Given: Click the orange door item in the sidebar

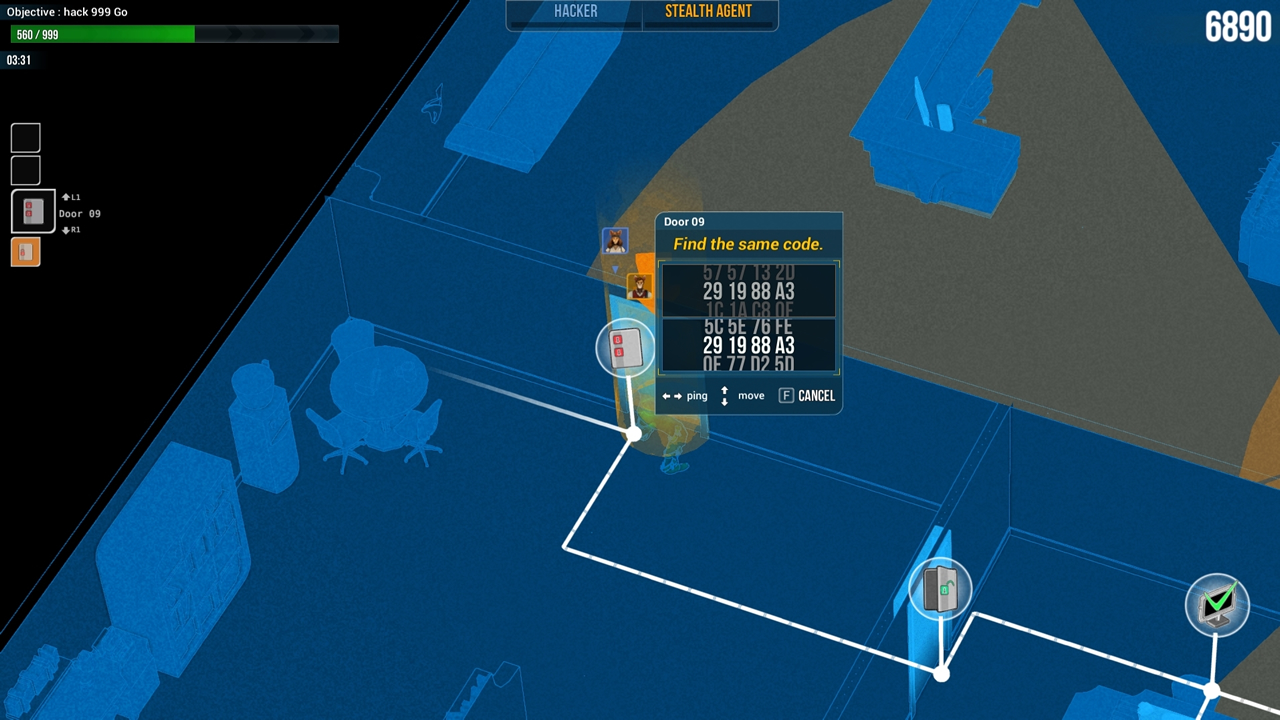Looking at the screenshot, I should coord(25,251).
